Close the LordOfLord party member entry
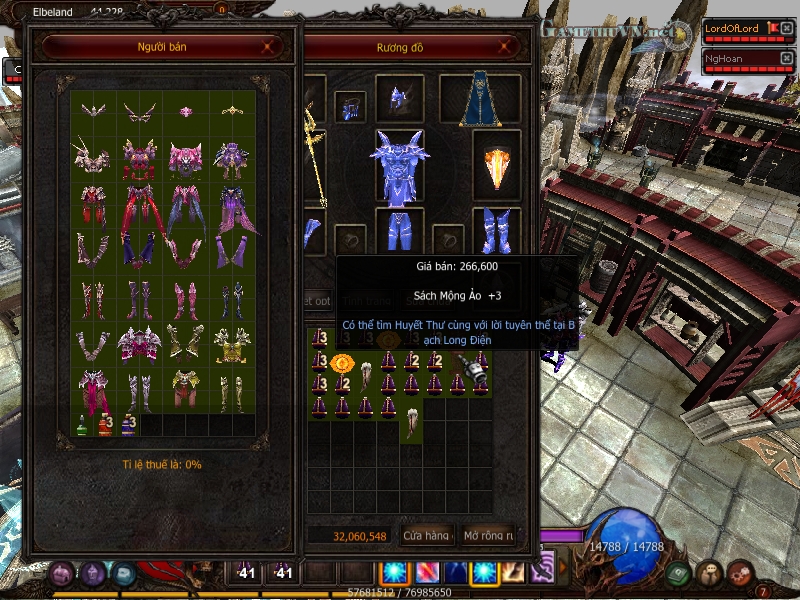The width and height of the screenshot is (800, 600). click(x=787, y=28)
